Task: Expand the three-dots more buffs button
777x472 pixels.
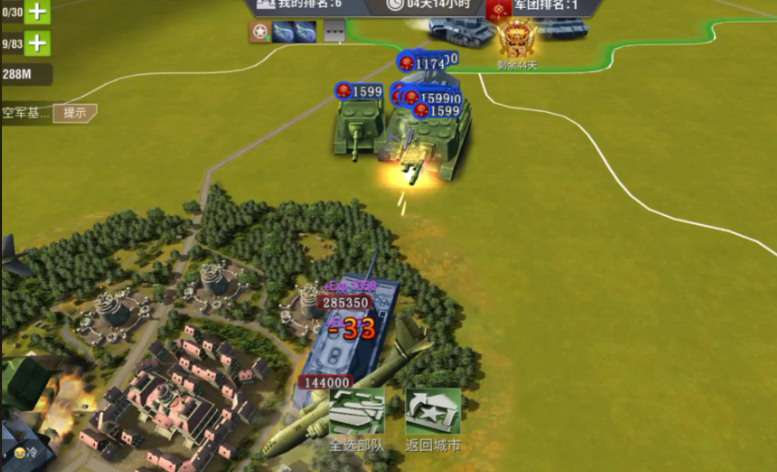Action: [x=334, y=33]
